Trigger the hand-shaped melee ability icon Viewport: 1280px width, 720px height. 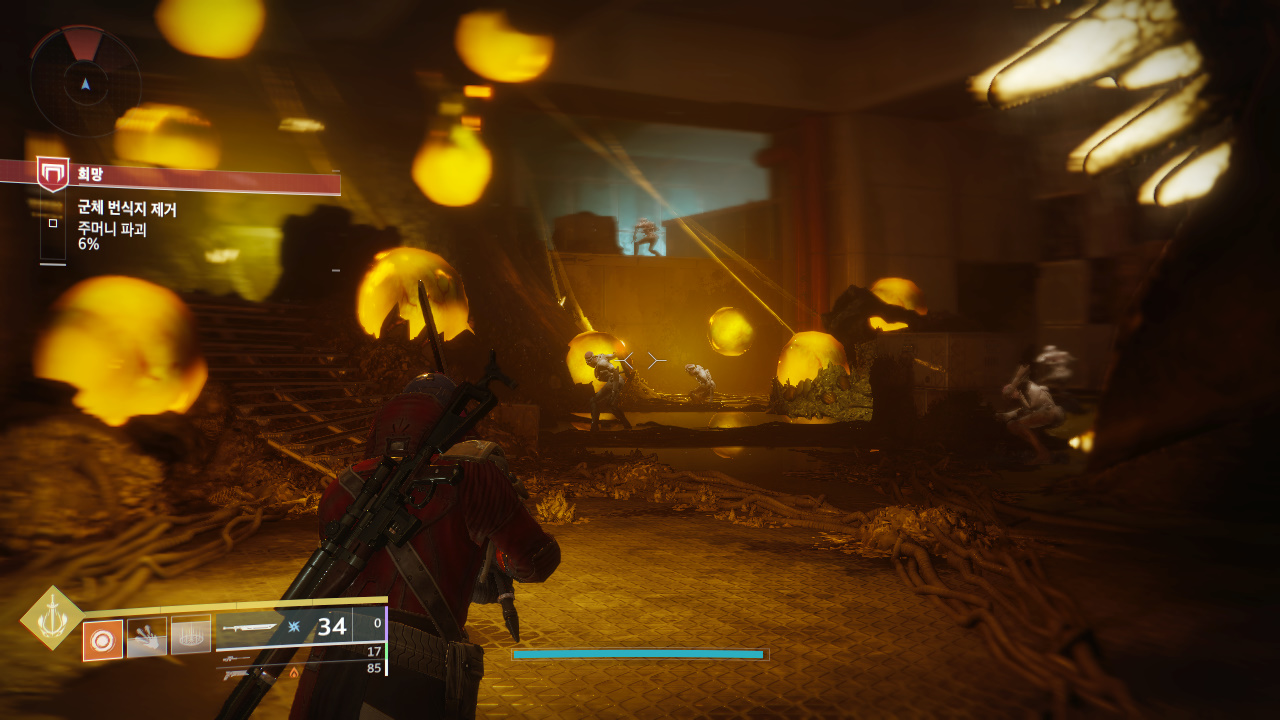click(x=147, y=637)
